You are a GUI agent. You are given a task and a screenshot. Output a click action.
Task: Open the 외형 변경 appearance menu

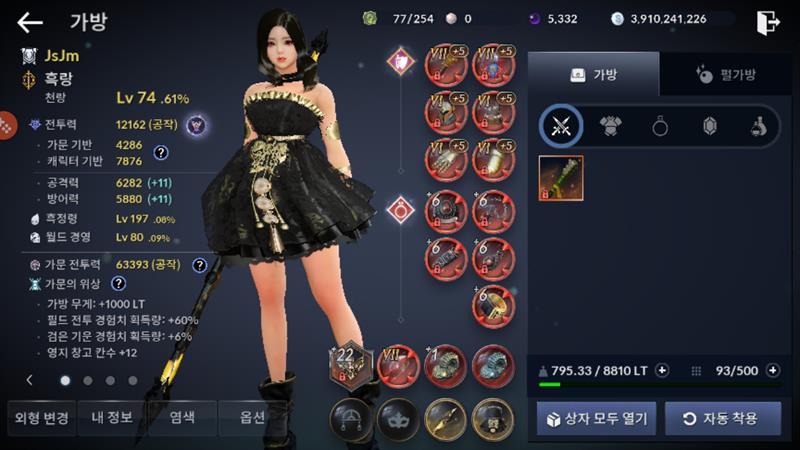38,417
